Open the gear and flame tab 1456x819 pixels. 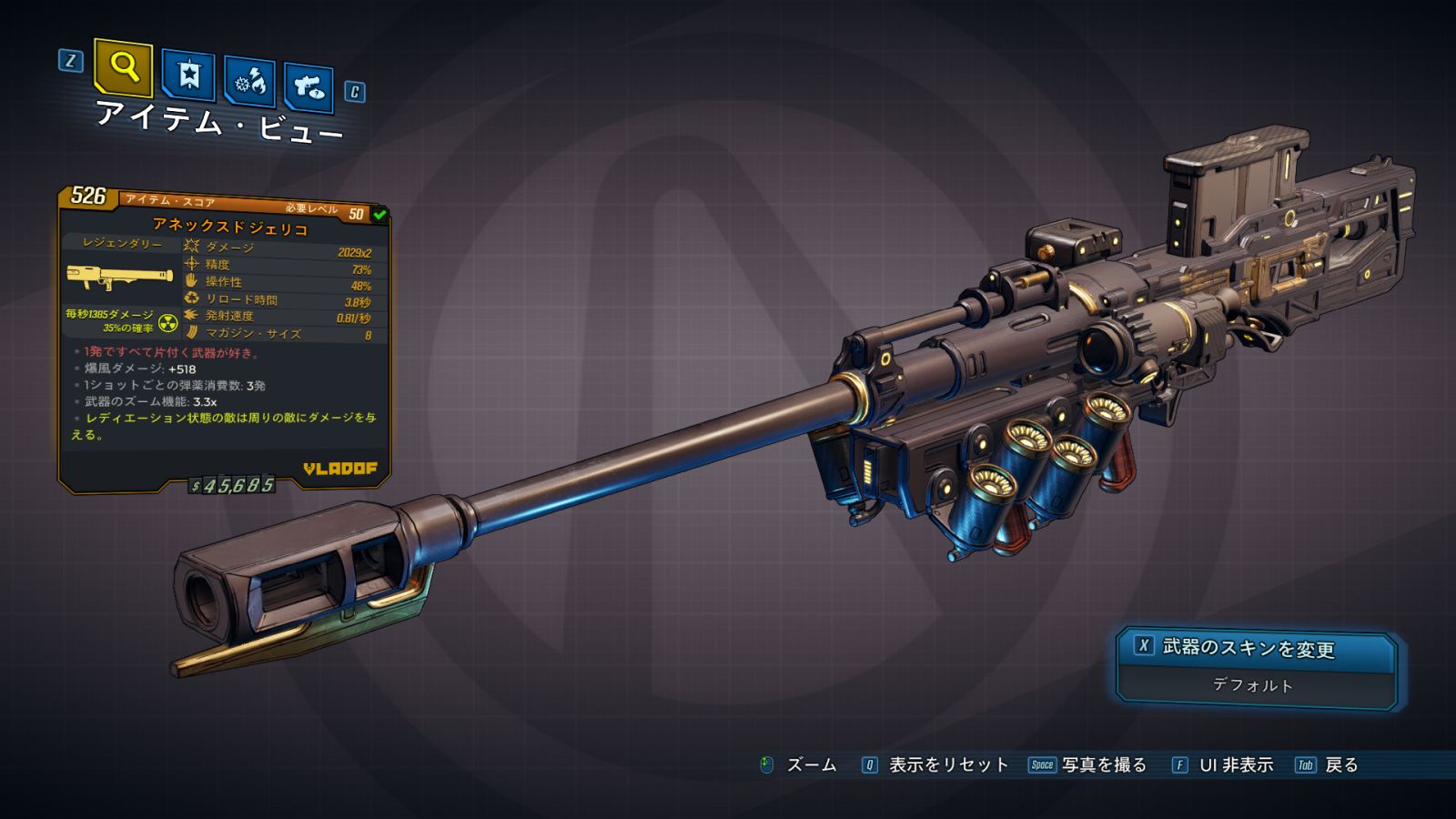[249, 82]
